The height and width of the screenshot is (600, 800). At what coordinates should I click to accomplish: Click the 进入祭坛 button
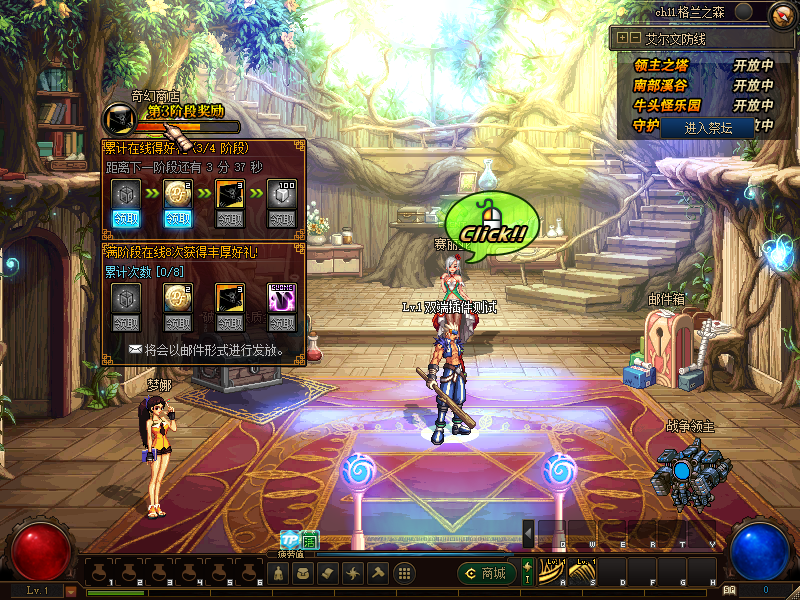709,128
